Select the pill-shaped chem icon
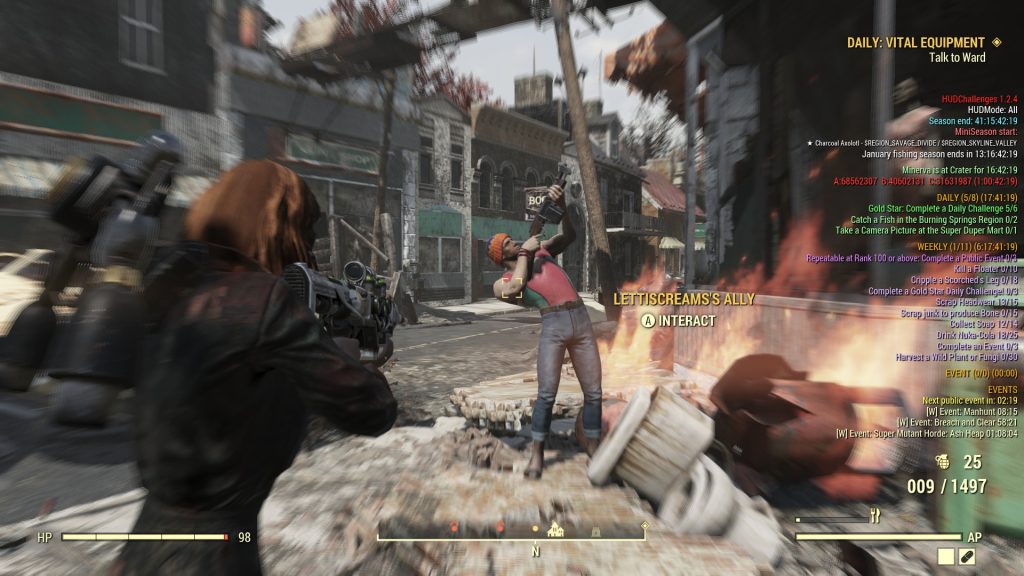The width and height of the screenshot is (1024, 576). tap(967, 557)
